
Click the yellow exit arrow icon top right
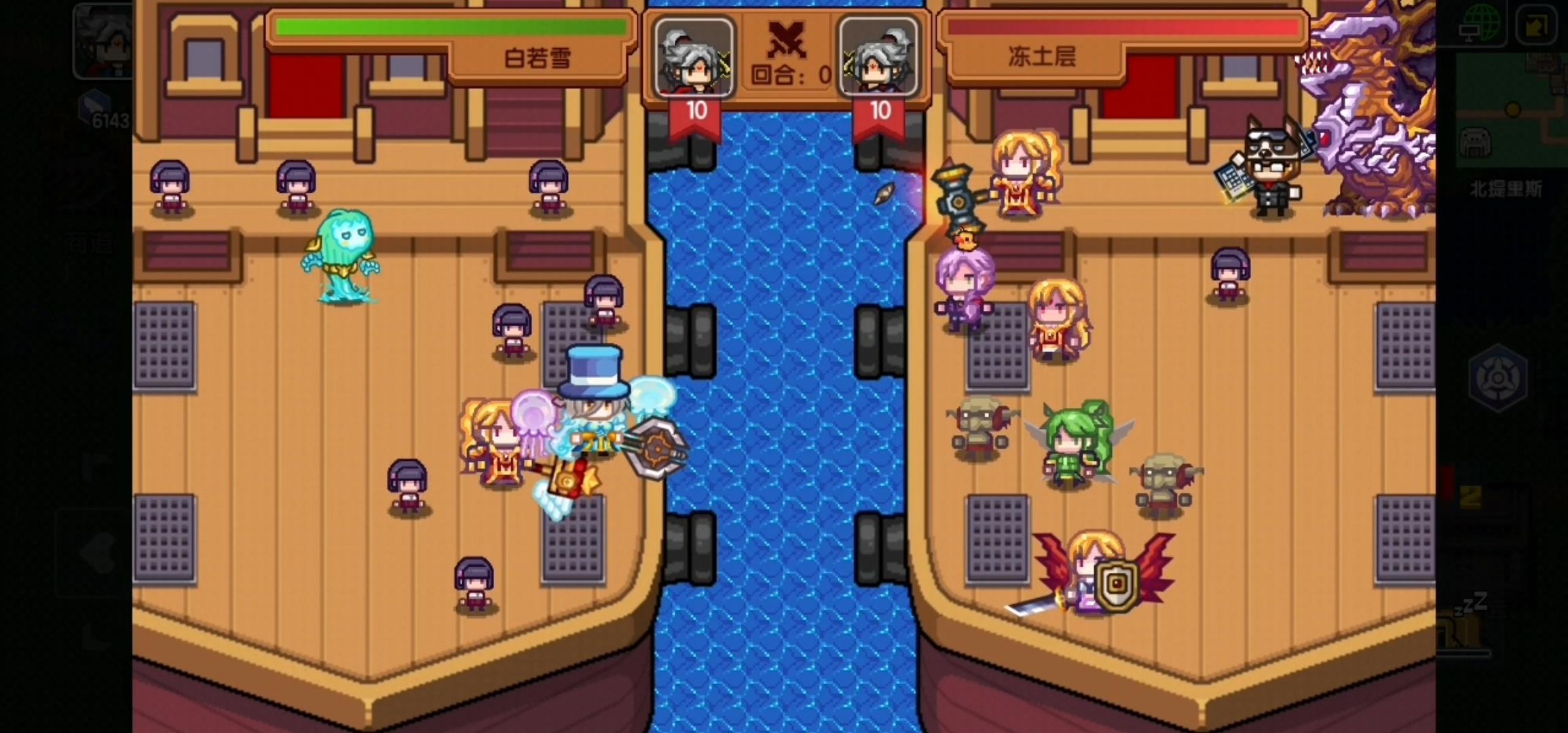point(1536,25)
